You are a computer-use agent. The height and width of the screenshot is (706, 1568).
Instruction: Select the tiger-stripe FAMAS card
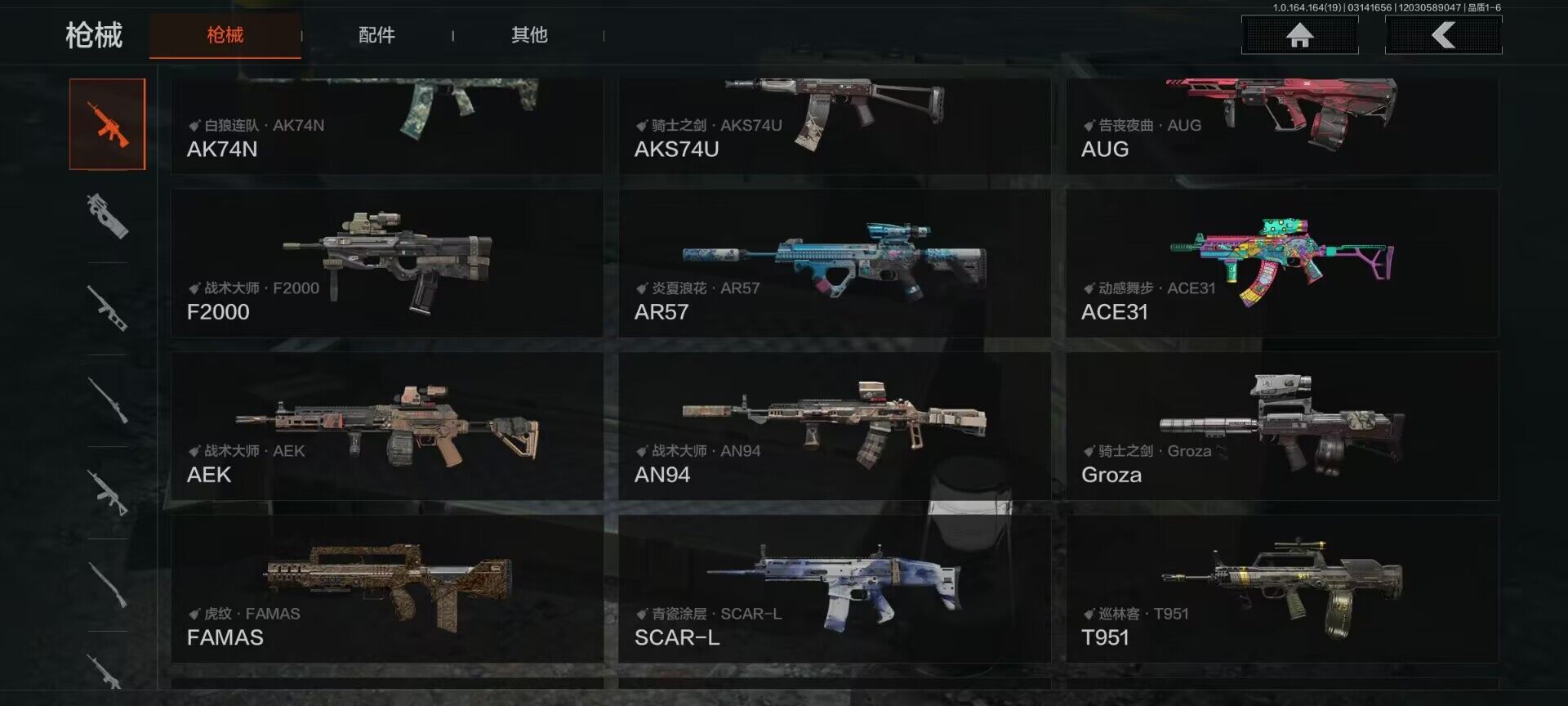point(386,588)
